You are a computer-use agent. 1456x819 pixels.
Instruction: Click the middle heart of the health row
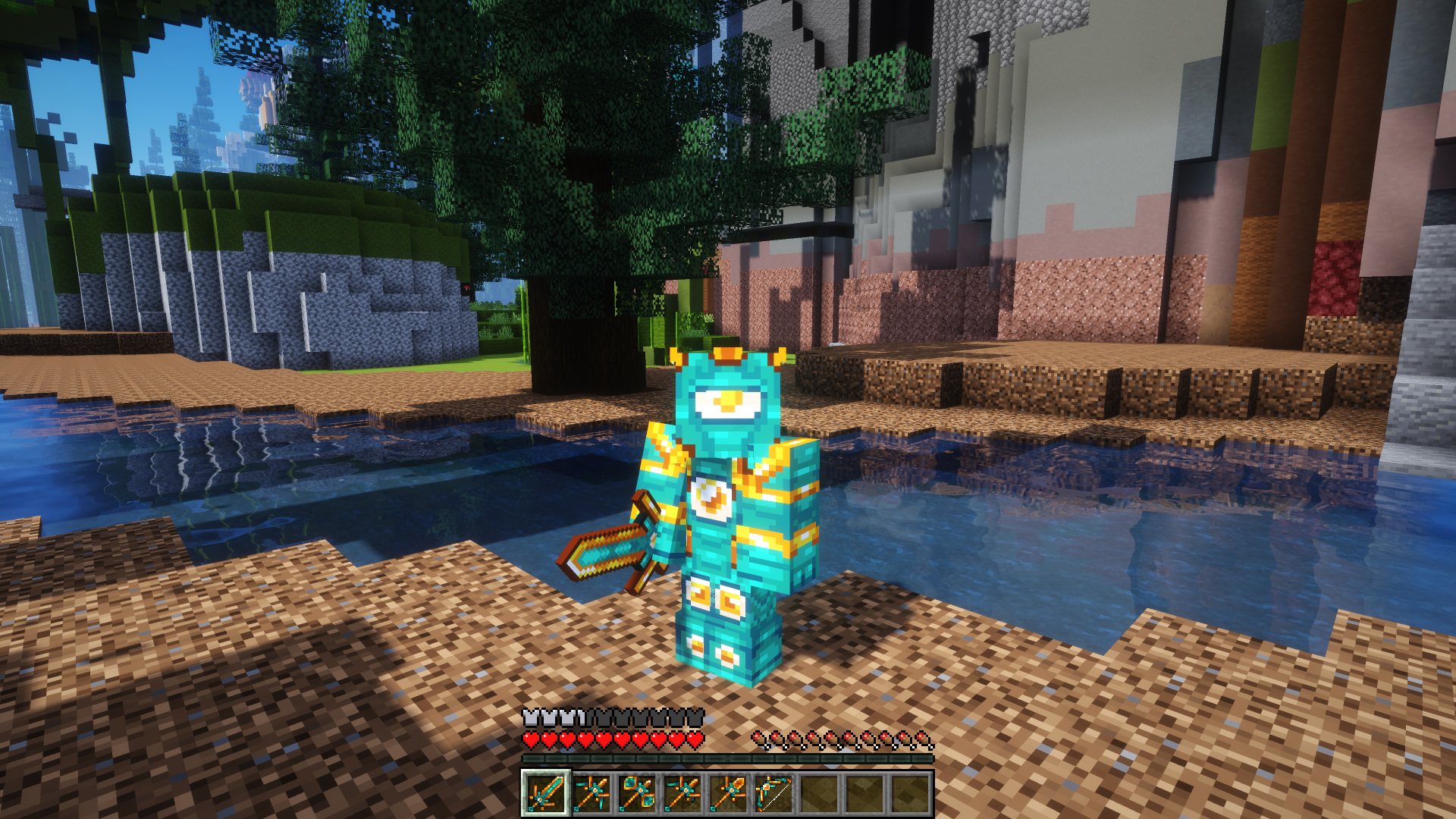click(x=604, y=739)
